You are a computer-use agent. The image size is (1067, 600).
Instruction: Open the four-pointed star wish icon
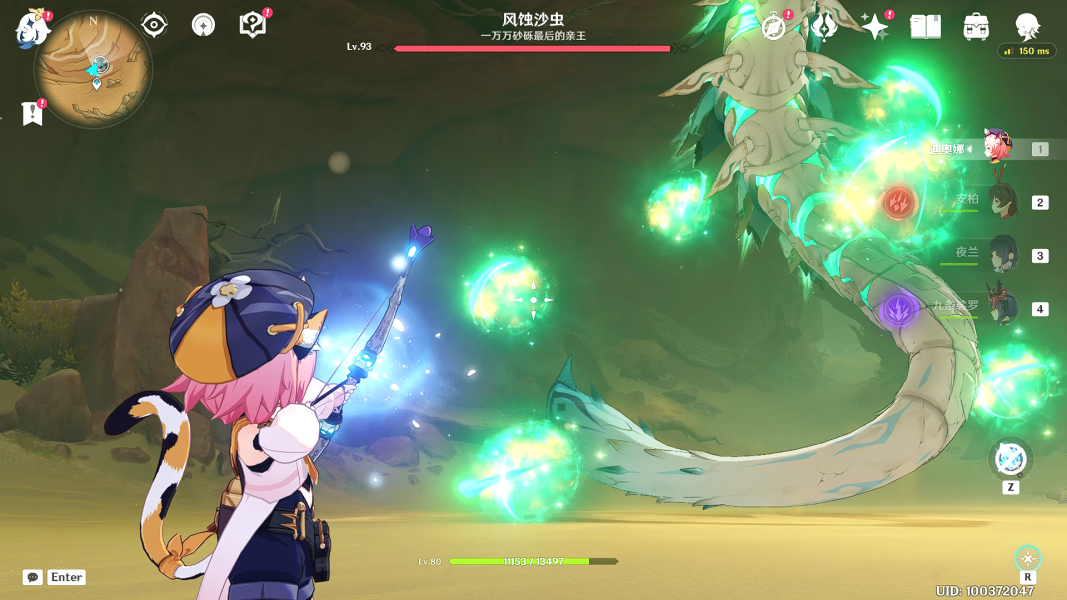pos(874,27)
